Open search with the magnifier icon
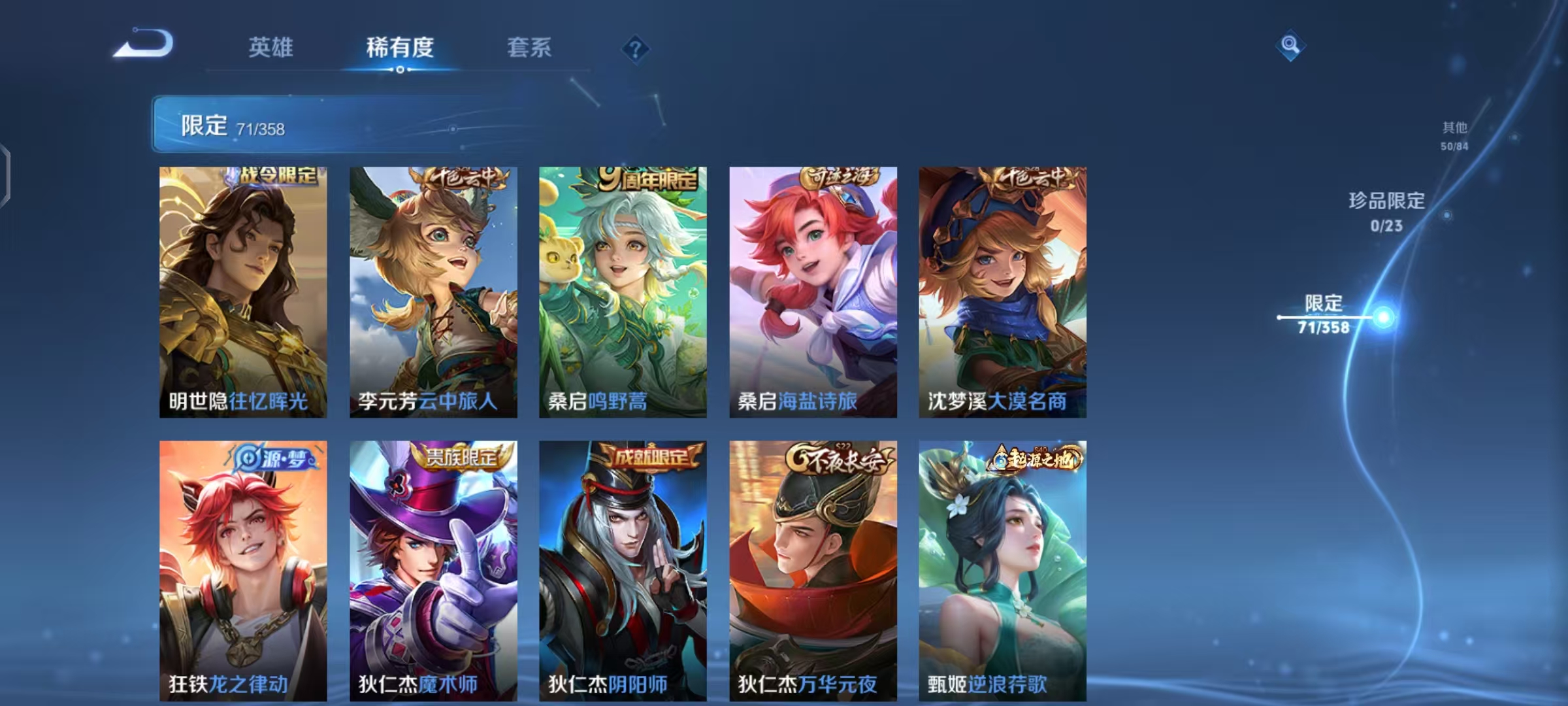This screenshot has width=1568, height=706. coord(1290,46)
